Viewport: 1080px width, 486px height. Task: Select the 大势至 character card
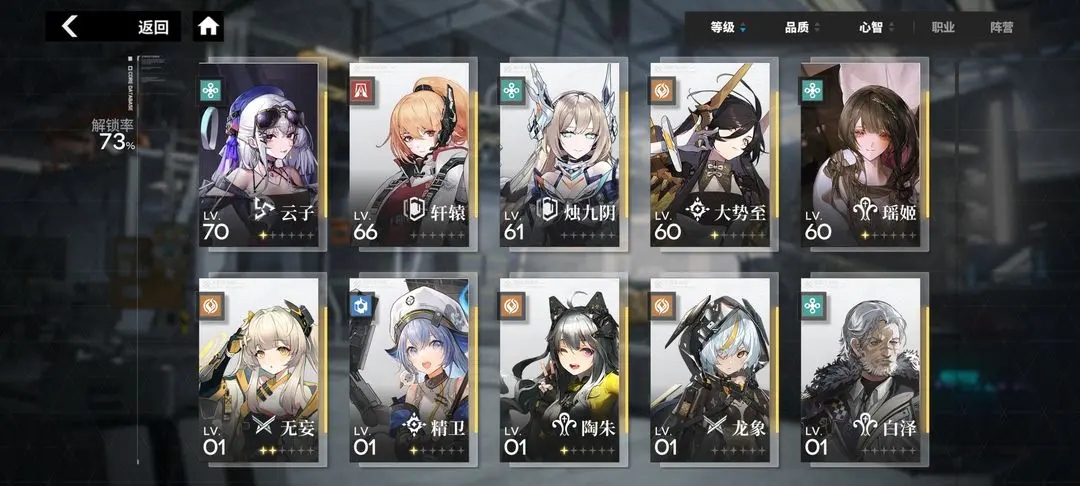(710, 154)
